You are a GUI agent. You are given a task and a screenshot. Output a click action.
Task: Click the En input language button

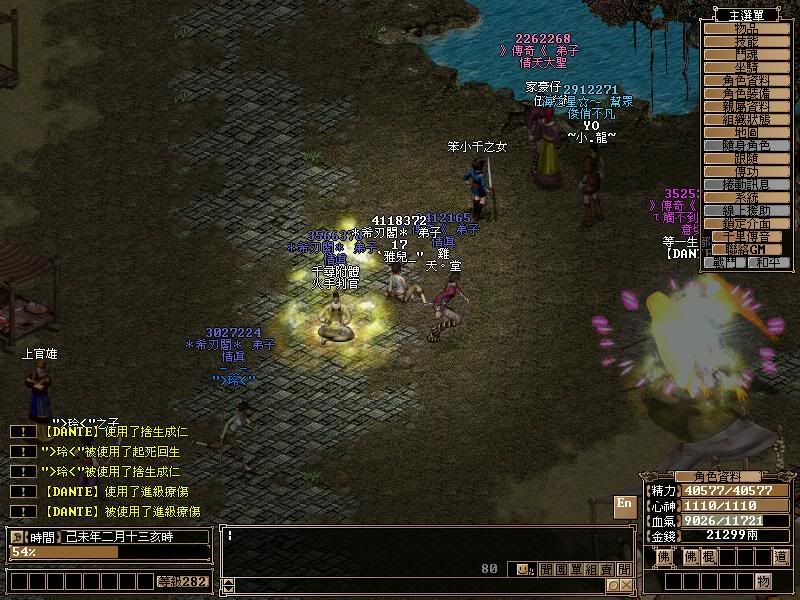624,504
